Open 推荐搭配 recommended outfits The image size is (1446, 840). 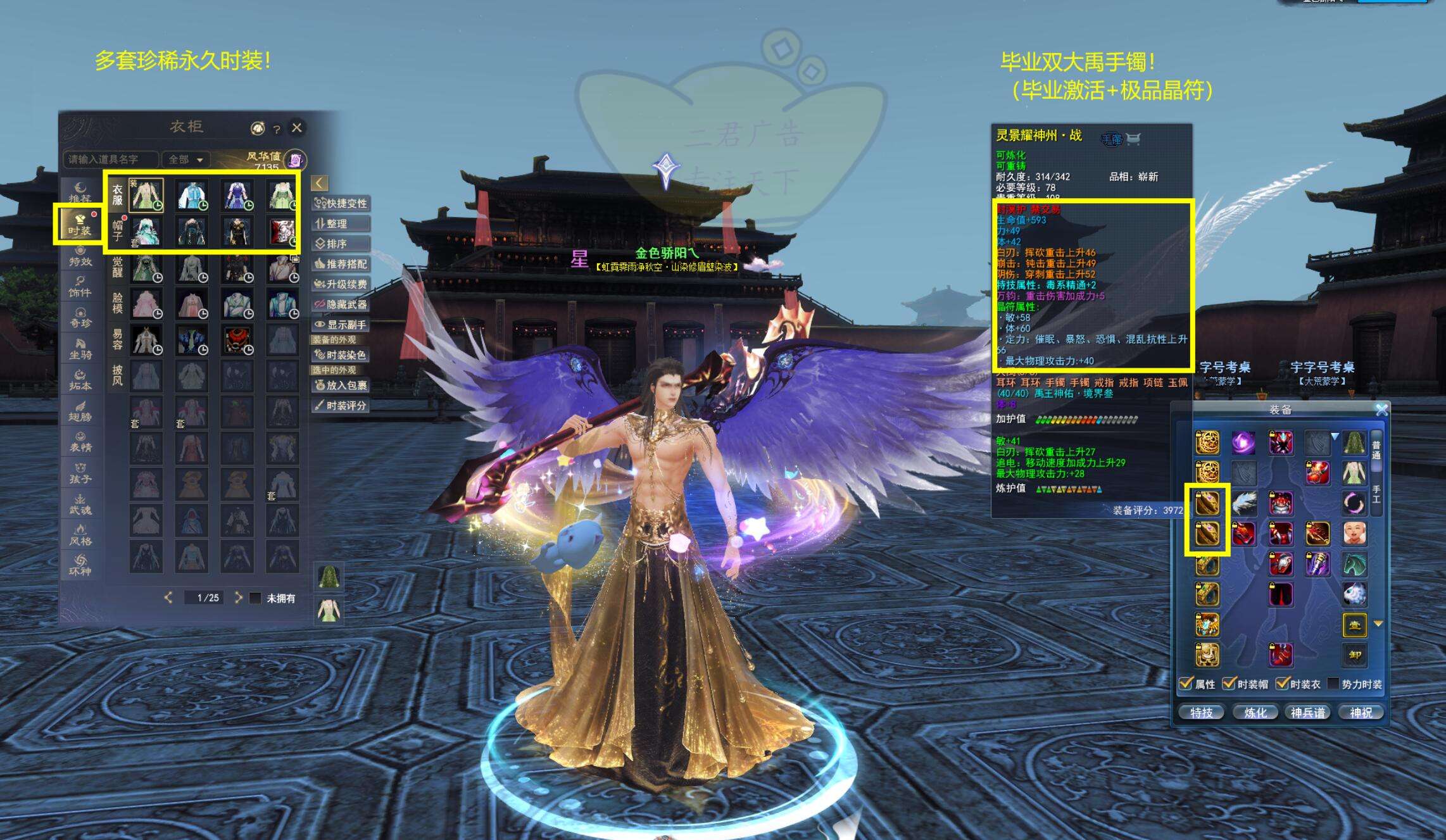341,264
